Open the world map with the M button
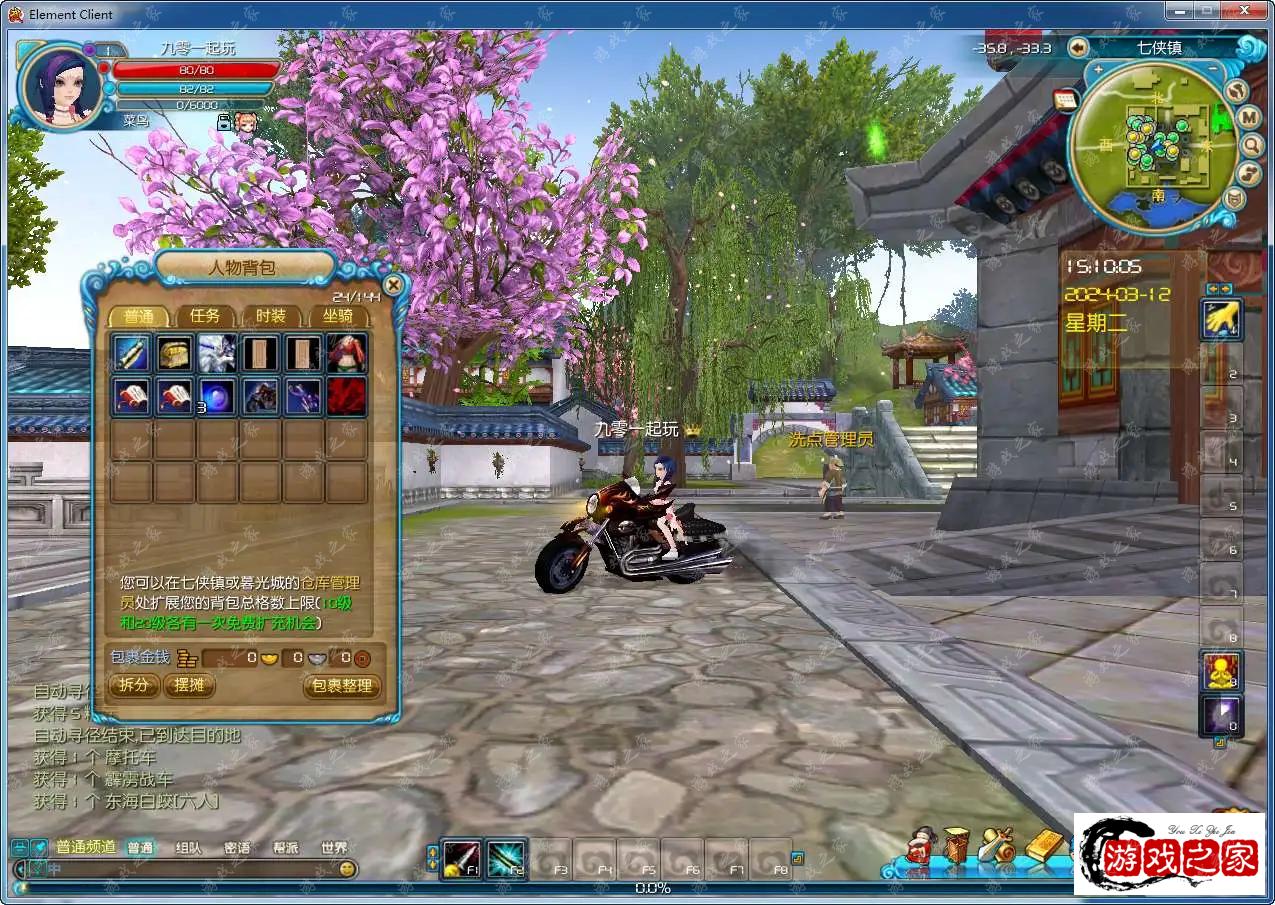Image resolution: width=1275 pixels, height=905 pixels. 1249,118
